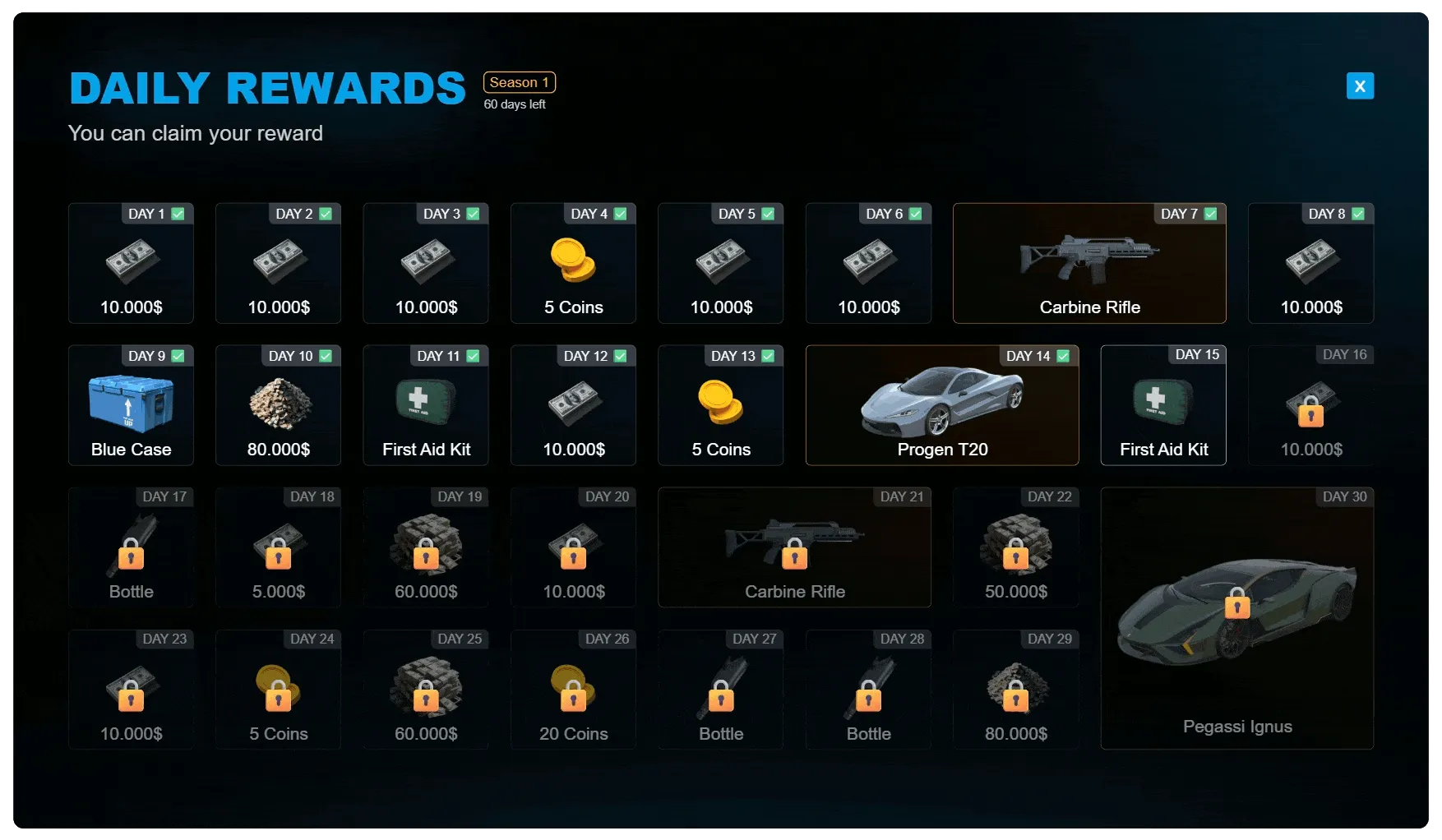
Task: Click the 60 days left label
Action: coord(515,104)
